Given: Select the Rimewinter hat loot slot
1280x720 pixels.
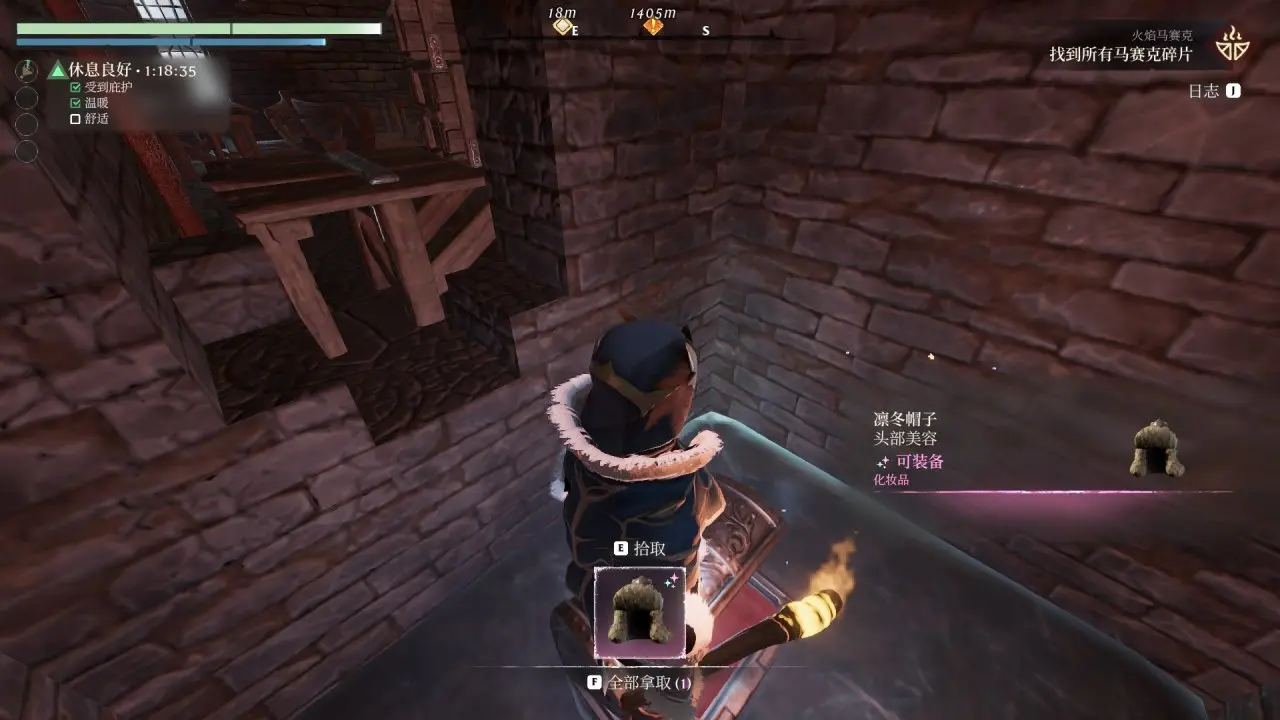Looking at the screenshot, I should tap(640, 612).
